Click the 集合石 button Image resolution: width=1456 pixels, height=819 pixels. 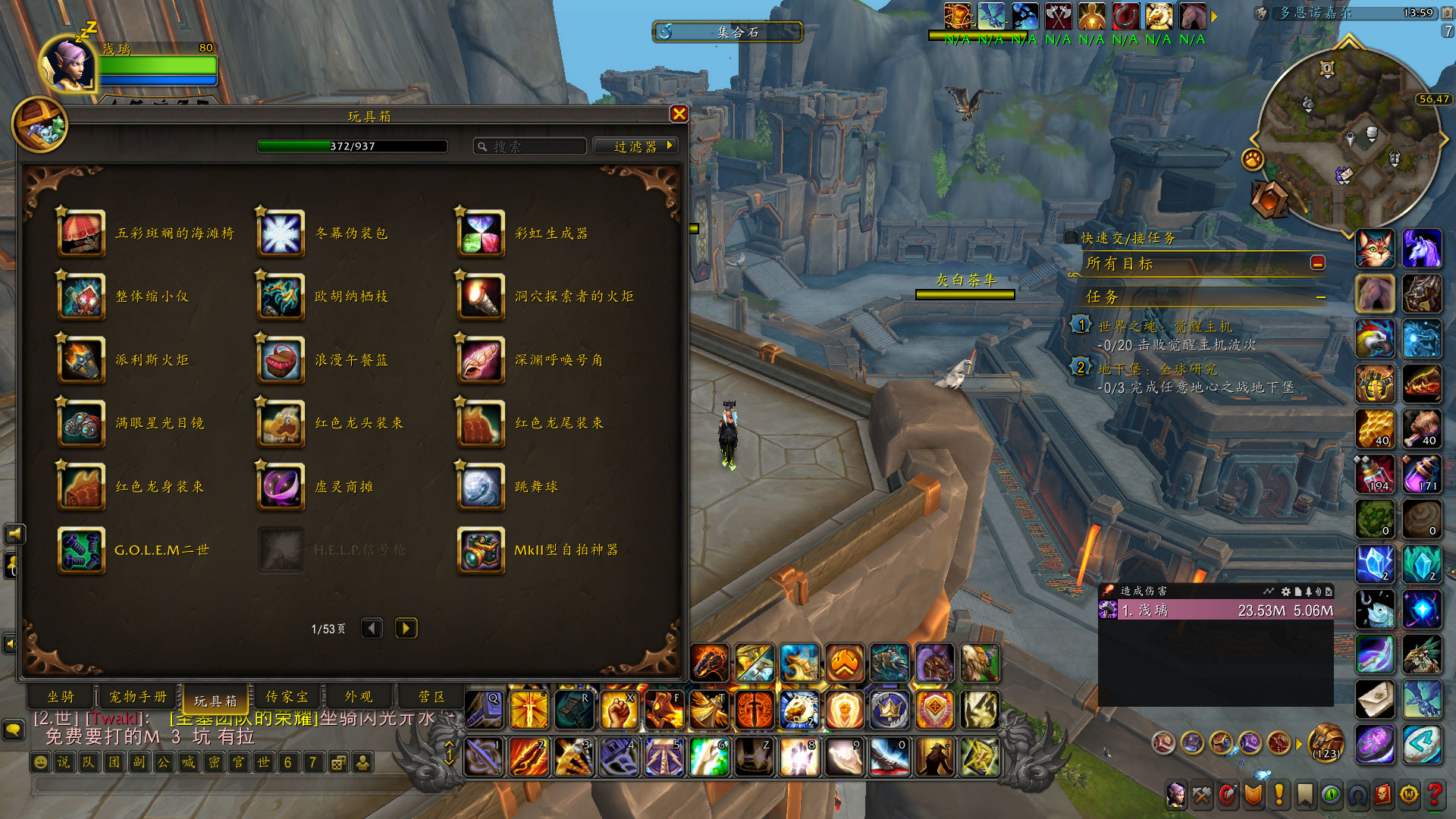point(728,32)
